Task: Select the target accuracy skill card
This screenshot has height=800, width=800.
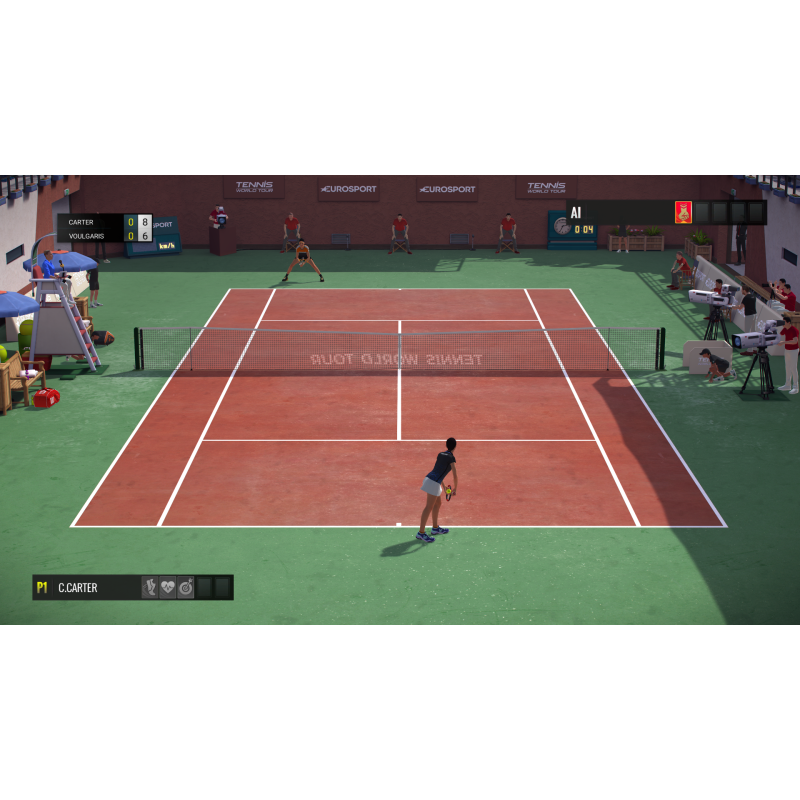Action: [186, 588]
